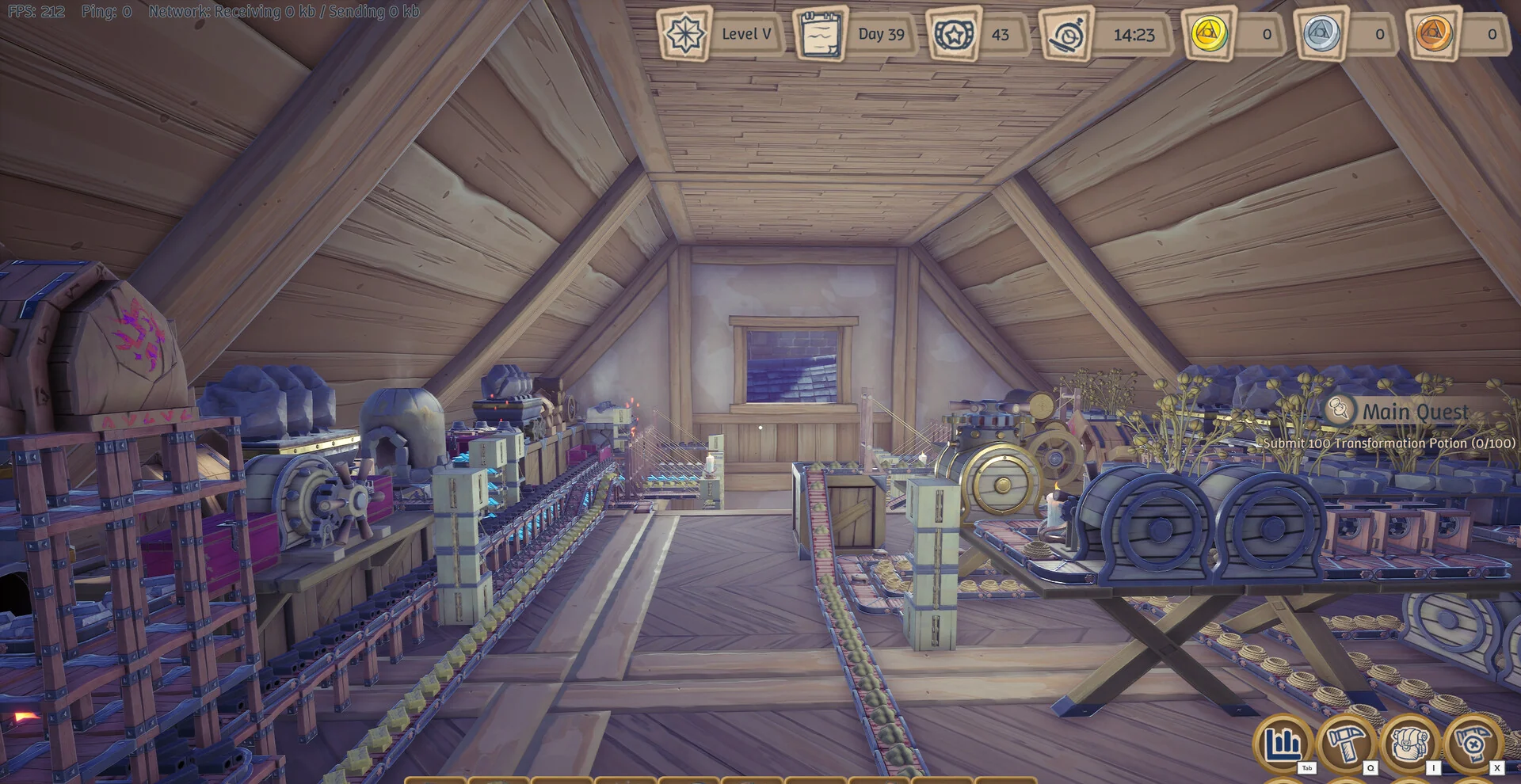This screenshot has height=784, width=1521.
Task: Open the backpack inventory
Action: pos(1409,744)
